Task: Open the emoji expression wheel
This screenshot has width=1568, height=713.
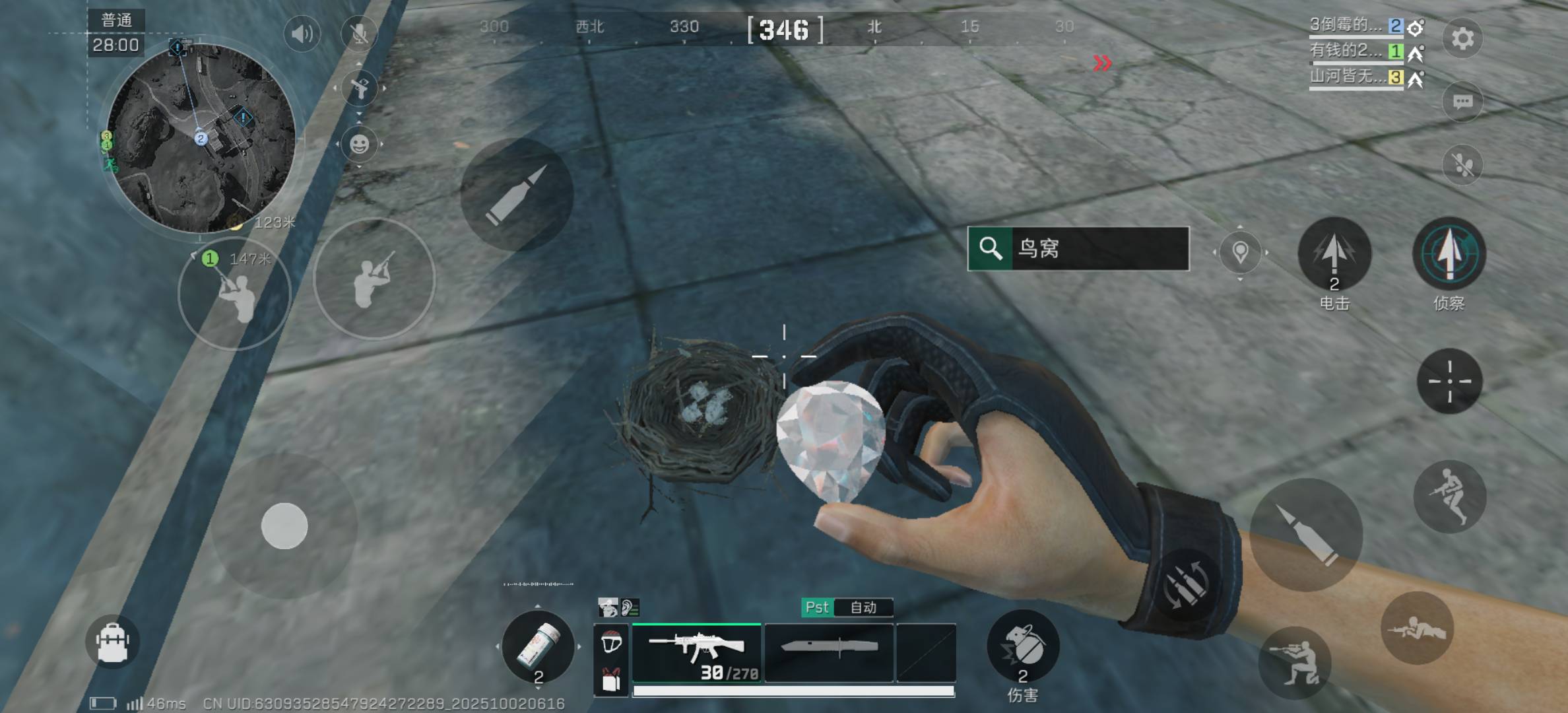Action: [359, 144]
